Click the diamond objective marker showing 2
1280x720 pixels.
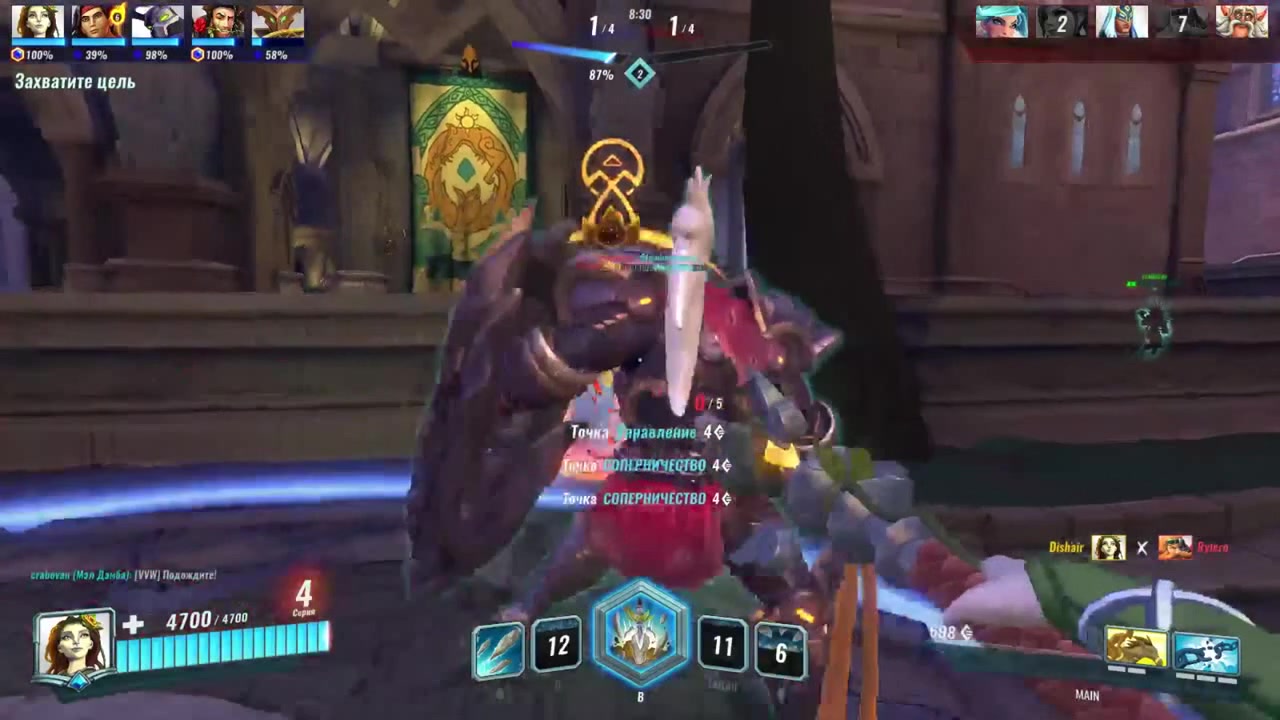click(x=640, y=73)
